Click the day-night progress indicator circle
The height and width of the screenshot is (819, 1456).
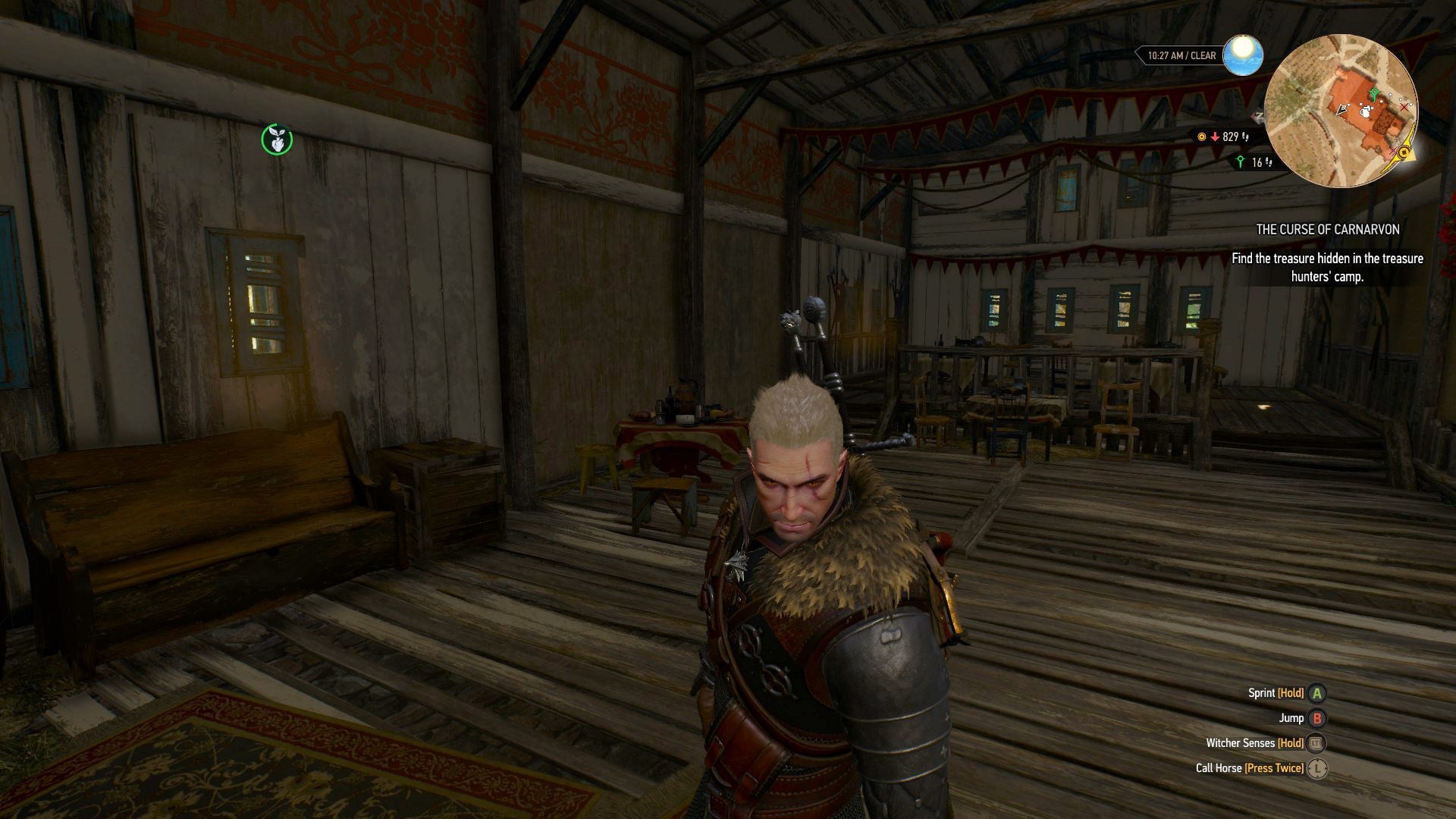[1244, 56]
